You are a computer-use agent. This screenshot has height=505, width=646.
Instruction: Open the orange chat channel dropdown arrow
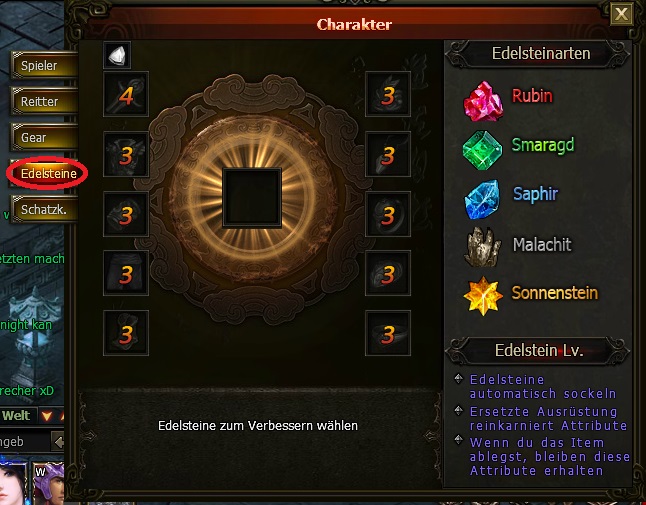click(x=47, y=415)
